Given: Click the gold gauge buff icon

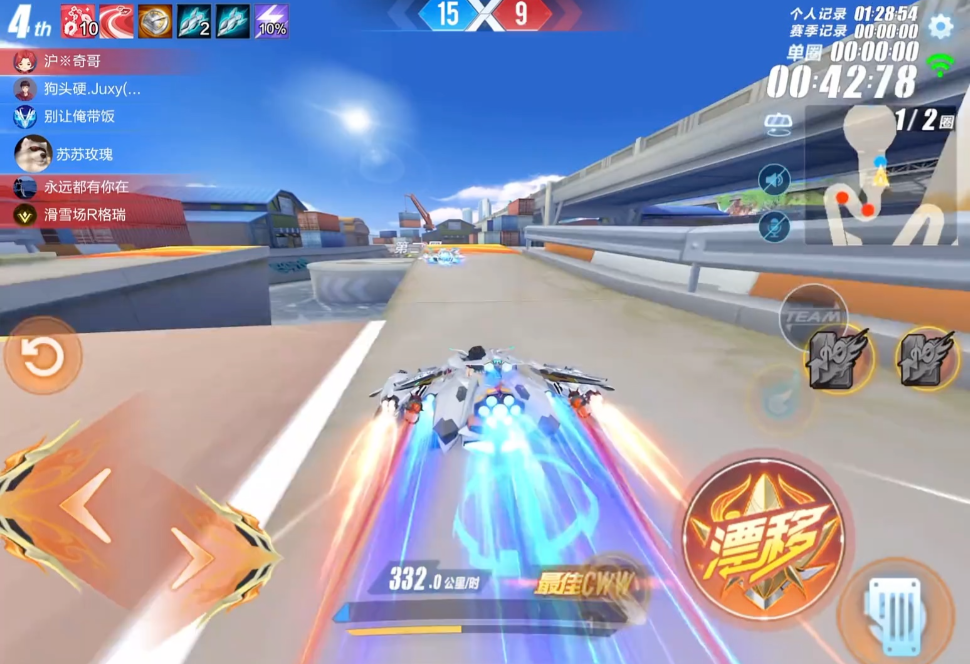Looking at the screenshot, I should pyautogui.click(x=155, y=21).
